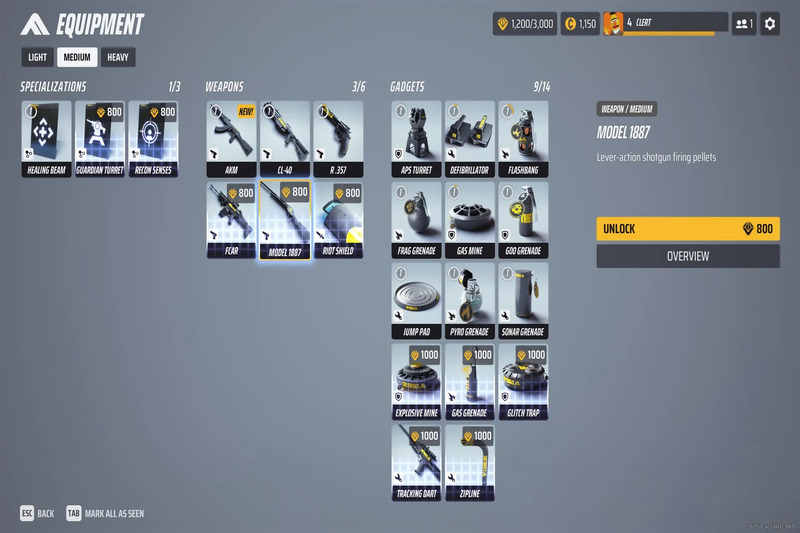Select the Healing Beam specialization
800x533 pixels.
[46, 138]
